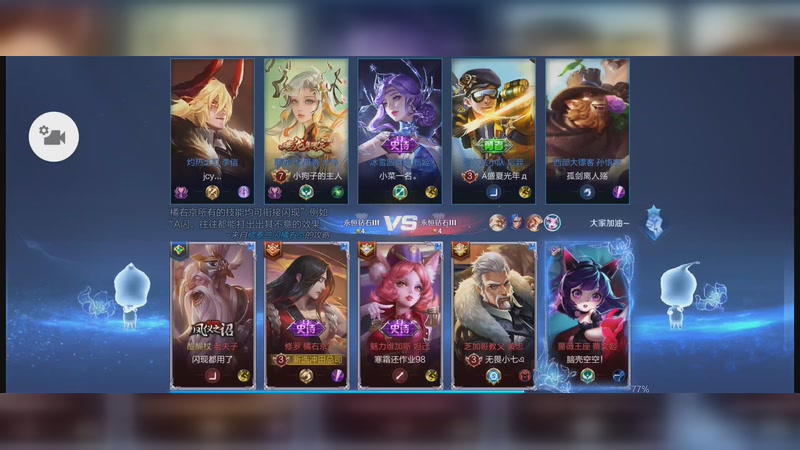This screenshot has width=800, height=450.
Task: Tap the video camera recording button
Action: tap(53, 136)
